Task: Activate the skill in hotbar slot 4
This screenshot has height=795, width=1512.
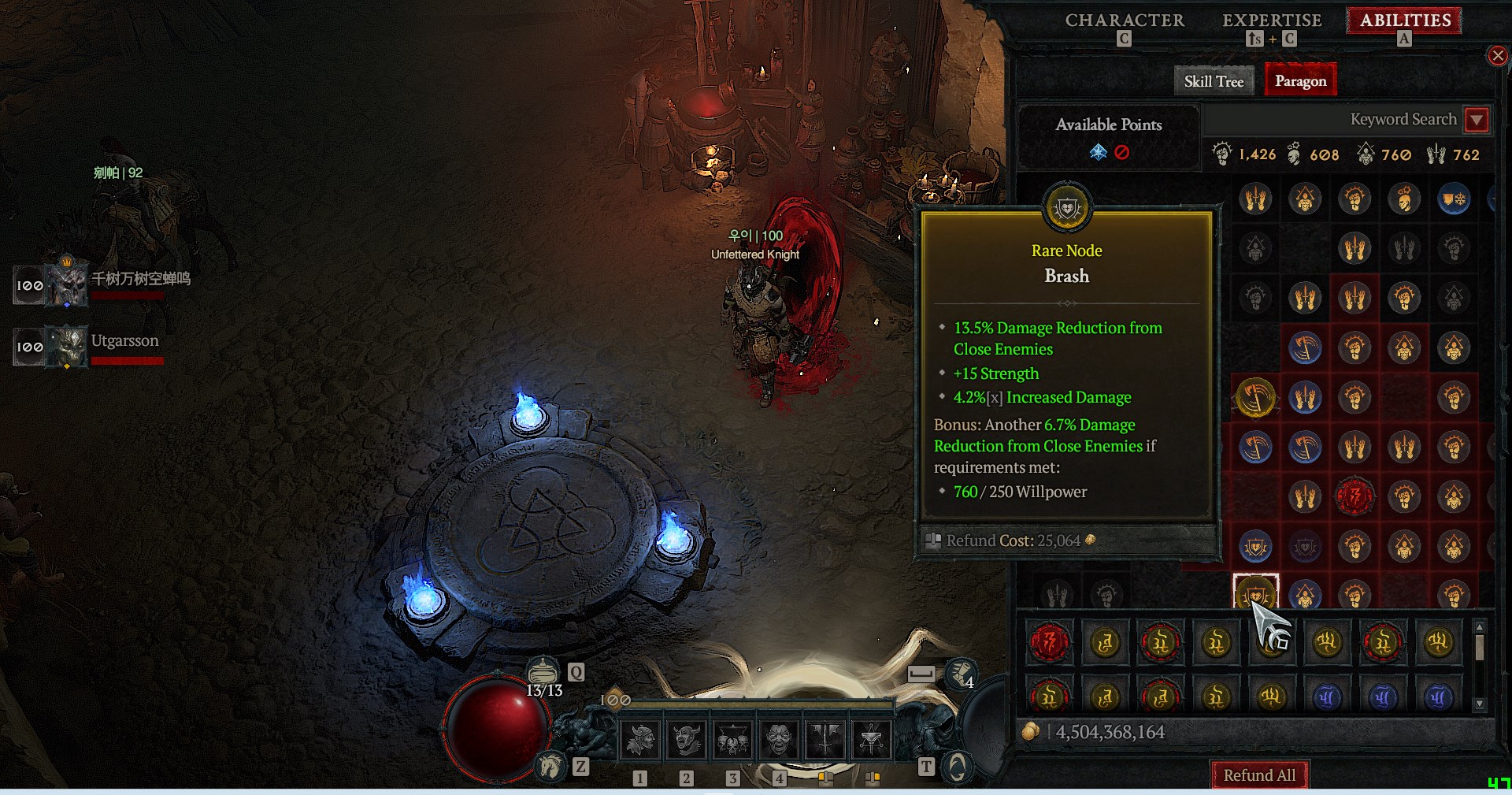Action: pyautogui.click(x=779, y=739)
